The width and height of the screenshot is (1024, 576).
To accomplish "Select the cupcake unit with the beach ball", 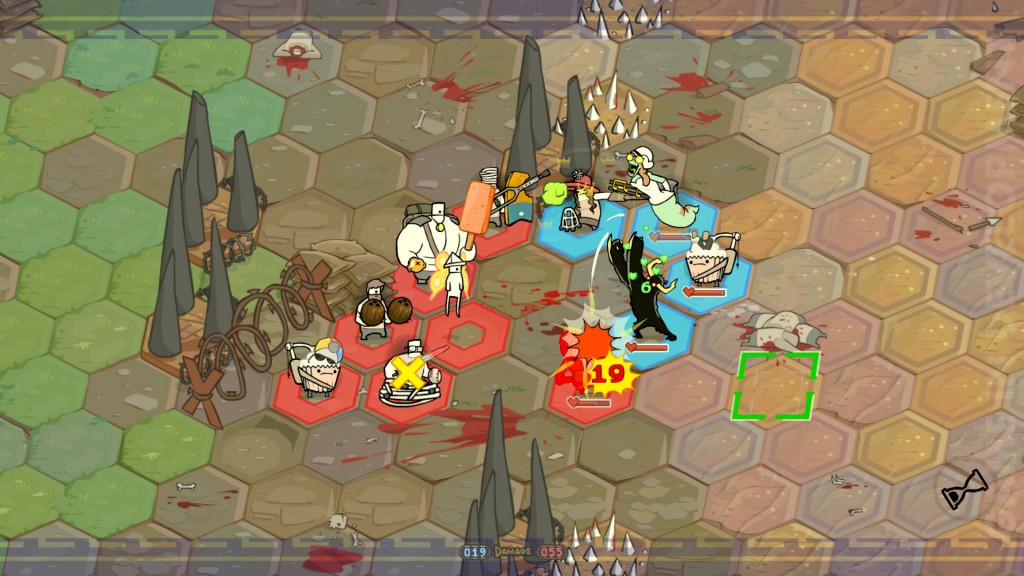I will coord(315,366).
